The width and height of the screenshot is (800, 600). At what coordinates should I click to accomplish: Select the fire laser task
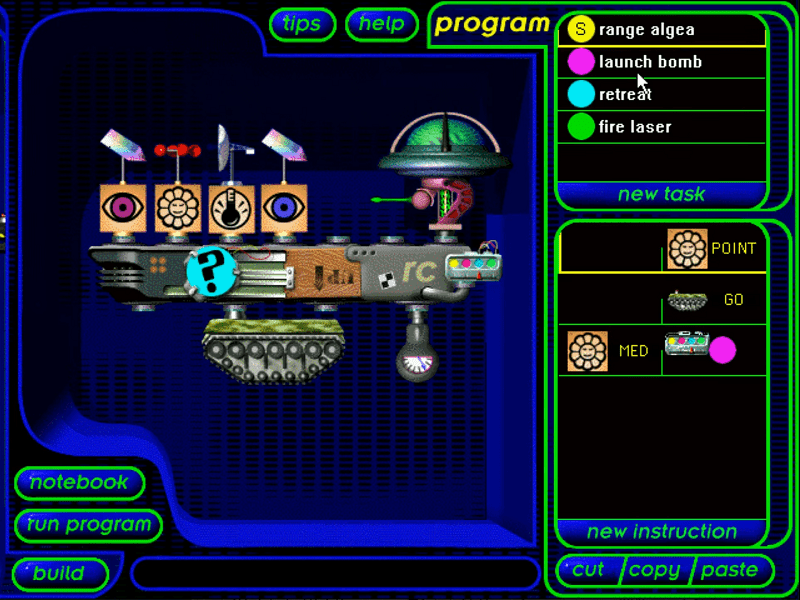tap(660, 127)
